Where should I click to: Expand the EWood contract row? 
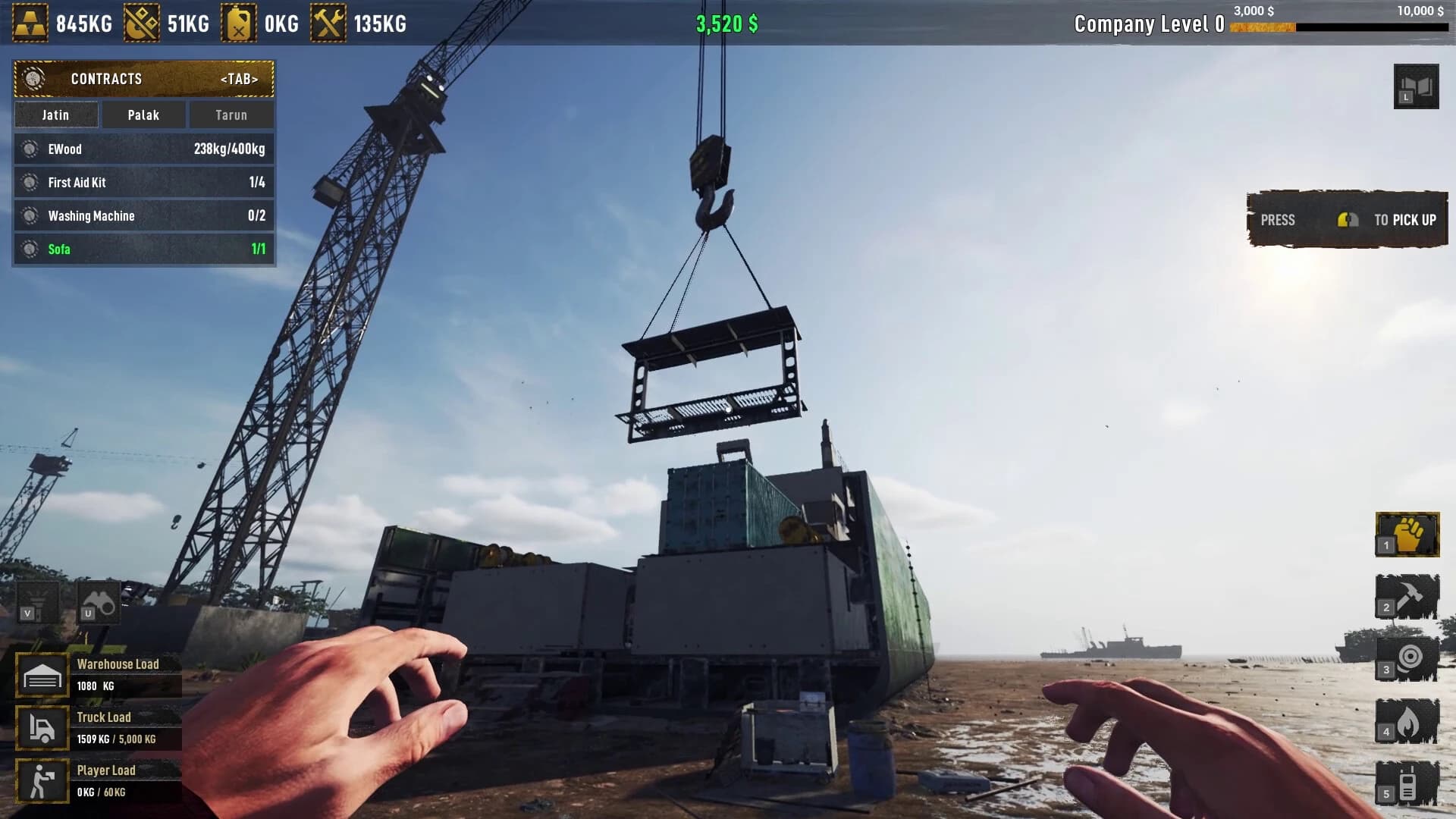pos(143,149)
